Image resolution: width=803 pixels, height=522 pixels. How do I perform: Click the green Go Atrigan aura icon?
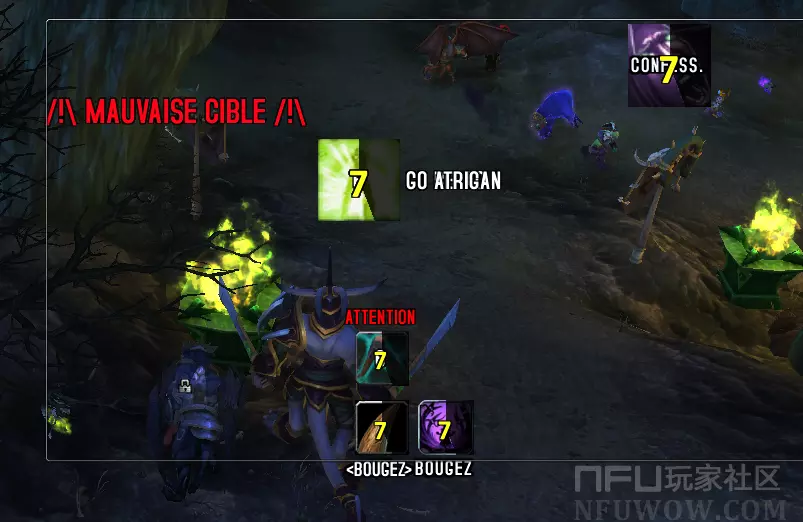pyautogui.click(x=358, y=180)
